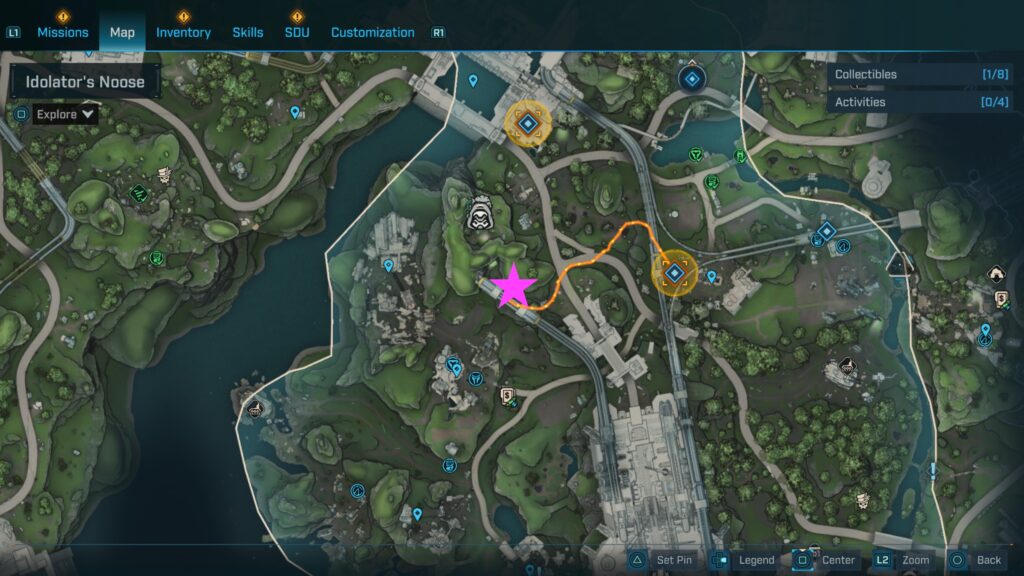Go Back from the map screen
Image resolution: width=1024 pixels, height=576 pixels.
coord(976,560)
